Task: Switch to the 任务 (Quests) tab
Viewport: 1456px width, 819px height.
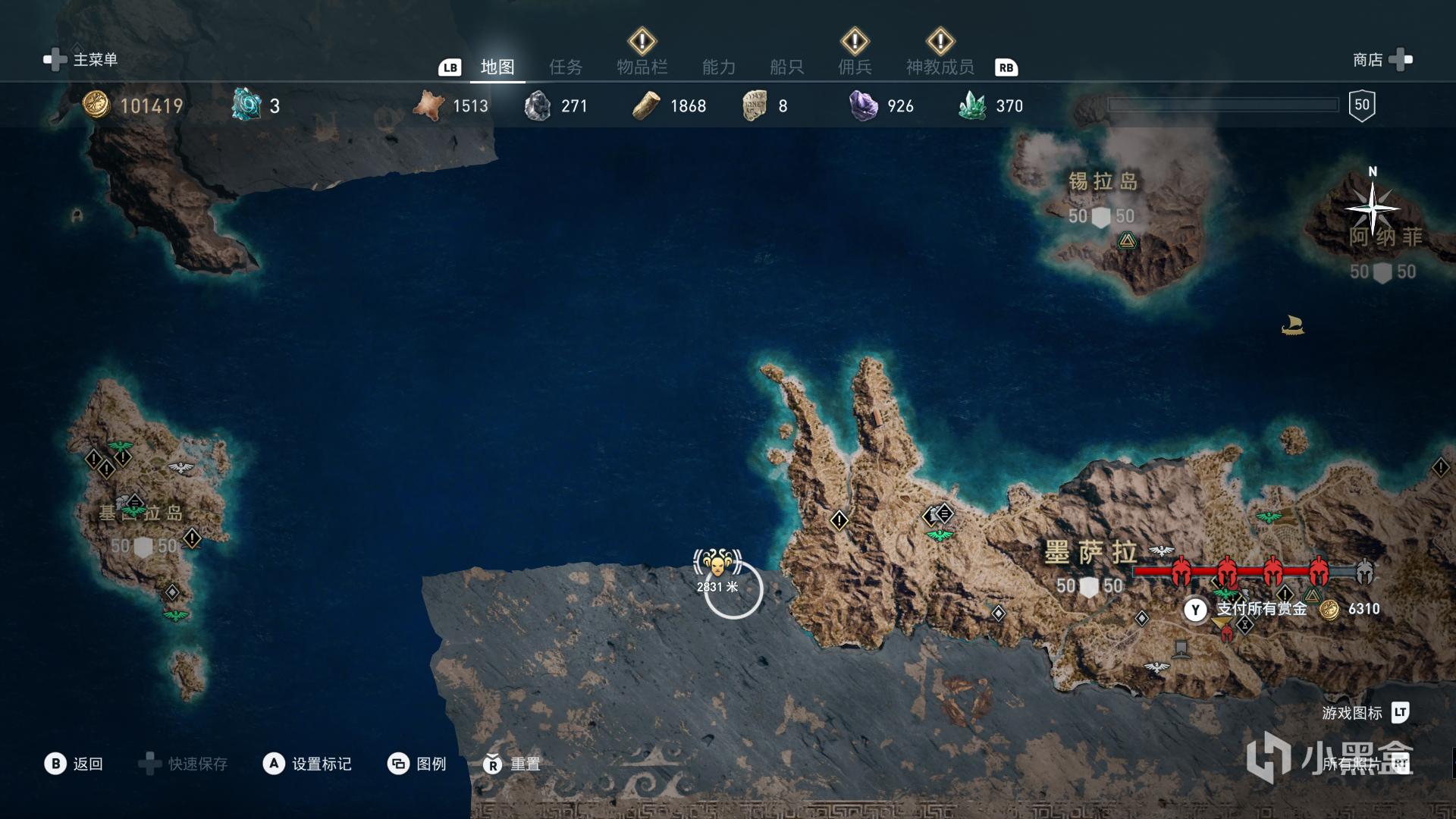Action: click(x=566, y=67)
